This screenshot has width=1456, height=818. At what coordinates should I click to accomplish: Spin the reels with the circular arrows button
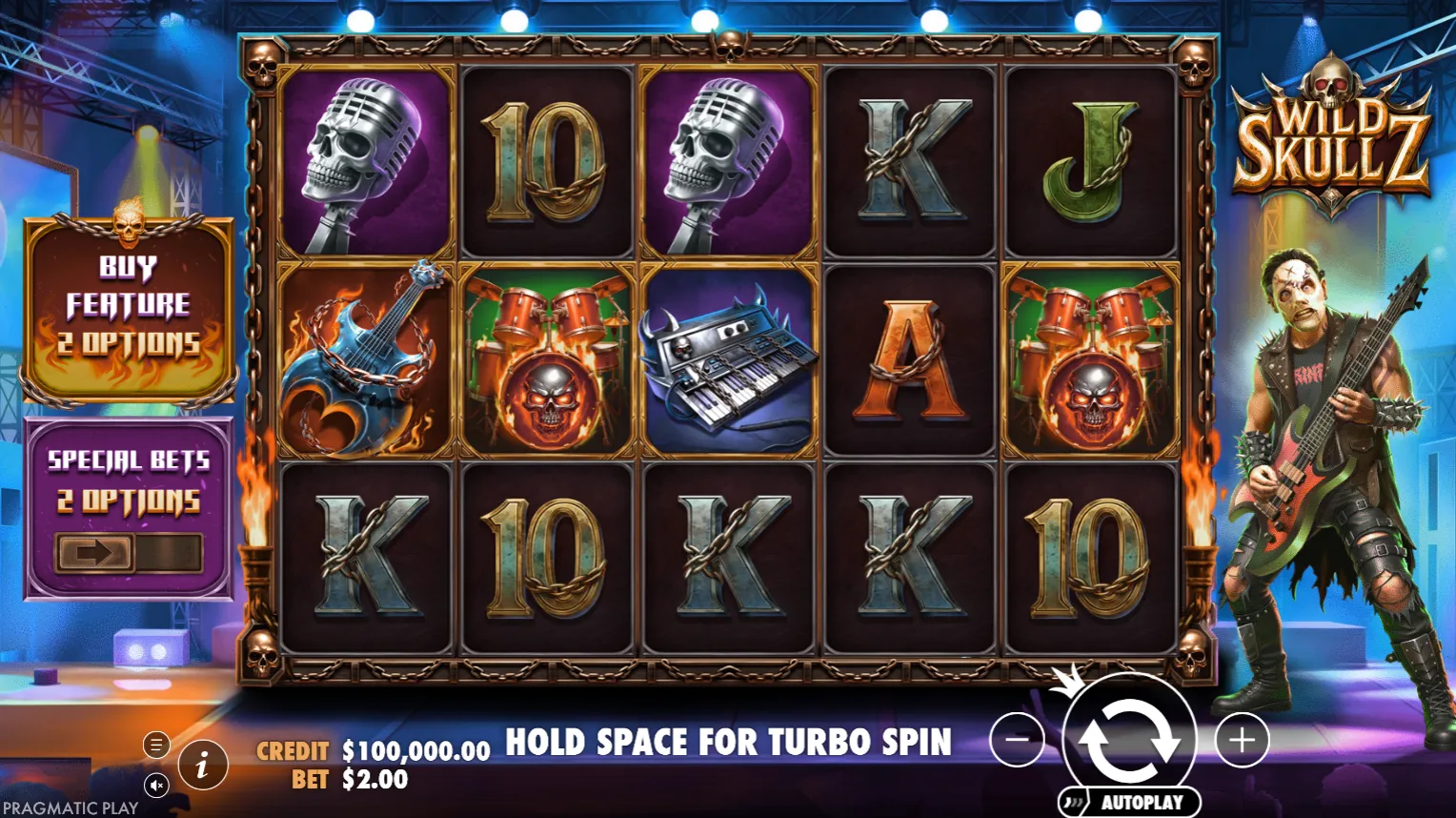[1129, 737]
